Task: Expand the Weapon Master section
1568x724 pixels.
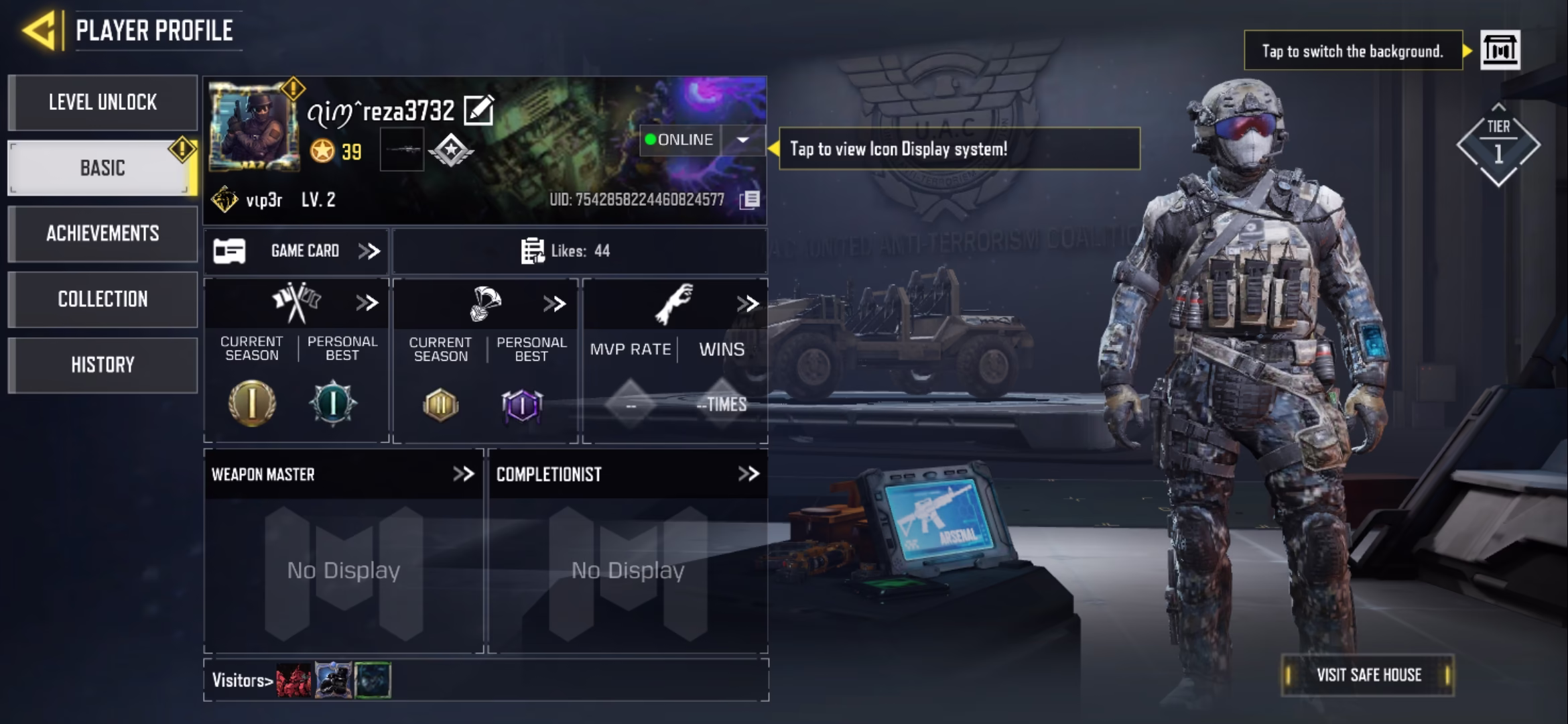Action: (x=463, y=474)
